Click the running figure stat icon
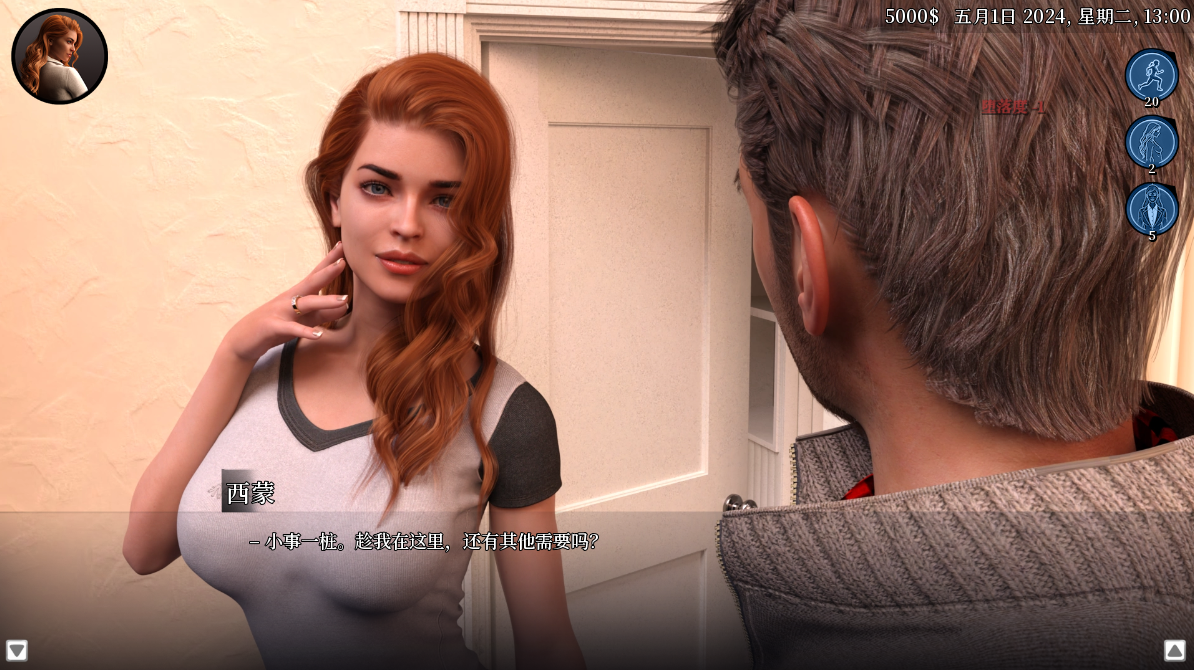This screenshot has height=670, width=1194. coord(1151,75)
